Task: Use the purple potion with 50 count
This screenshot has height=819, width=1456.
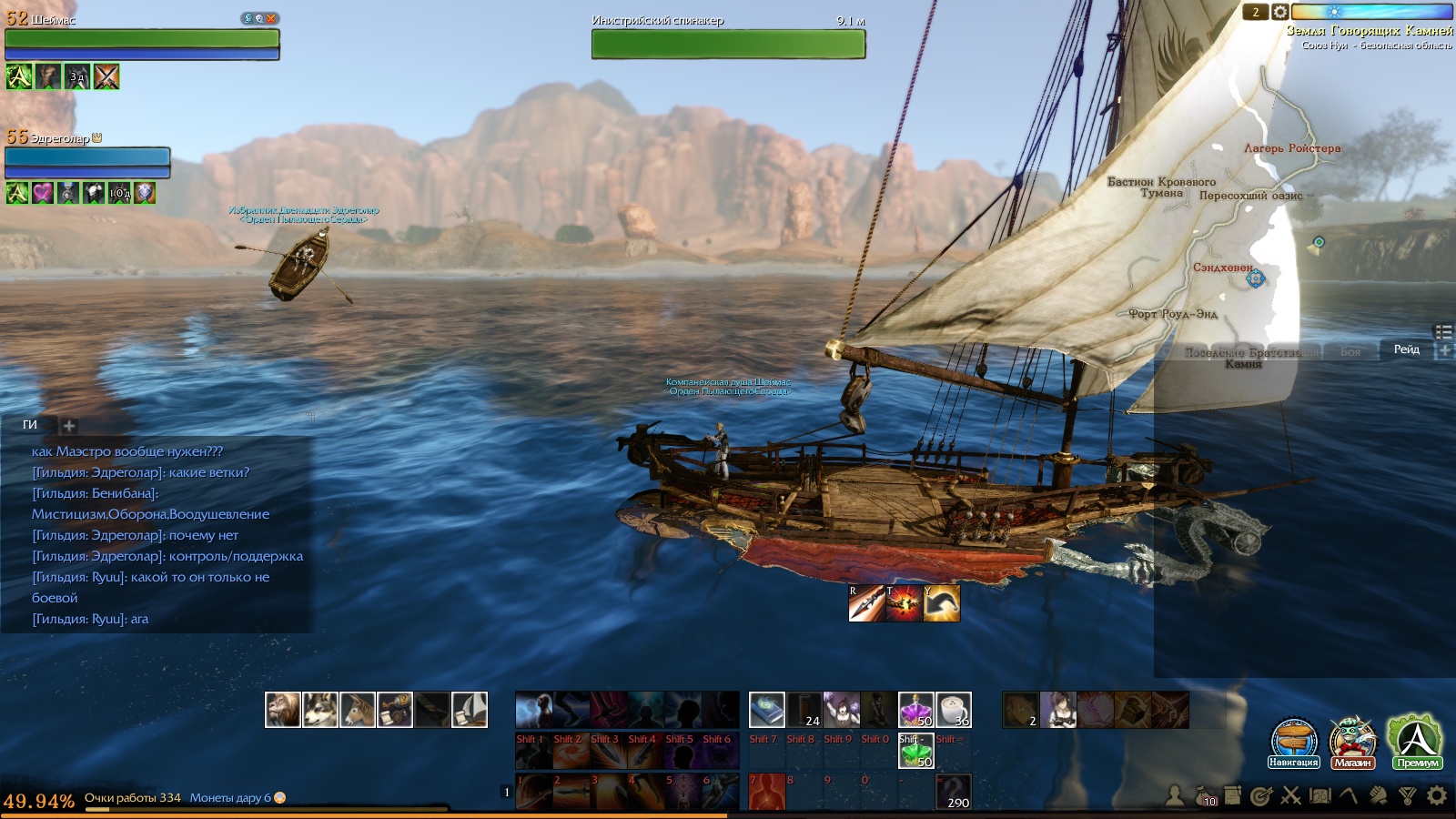Action: (x=915, y=710)
